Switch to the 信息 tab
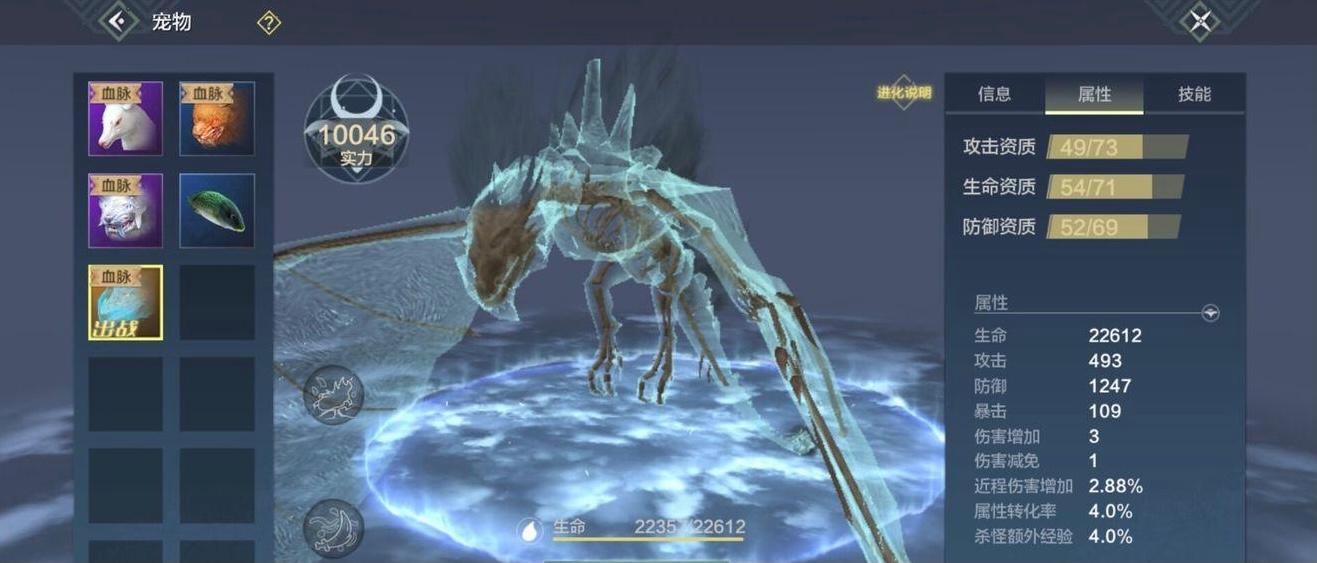The height and width of the screenshot is (563, 1317). pos(994,94)
